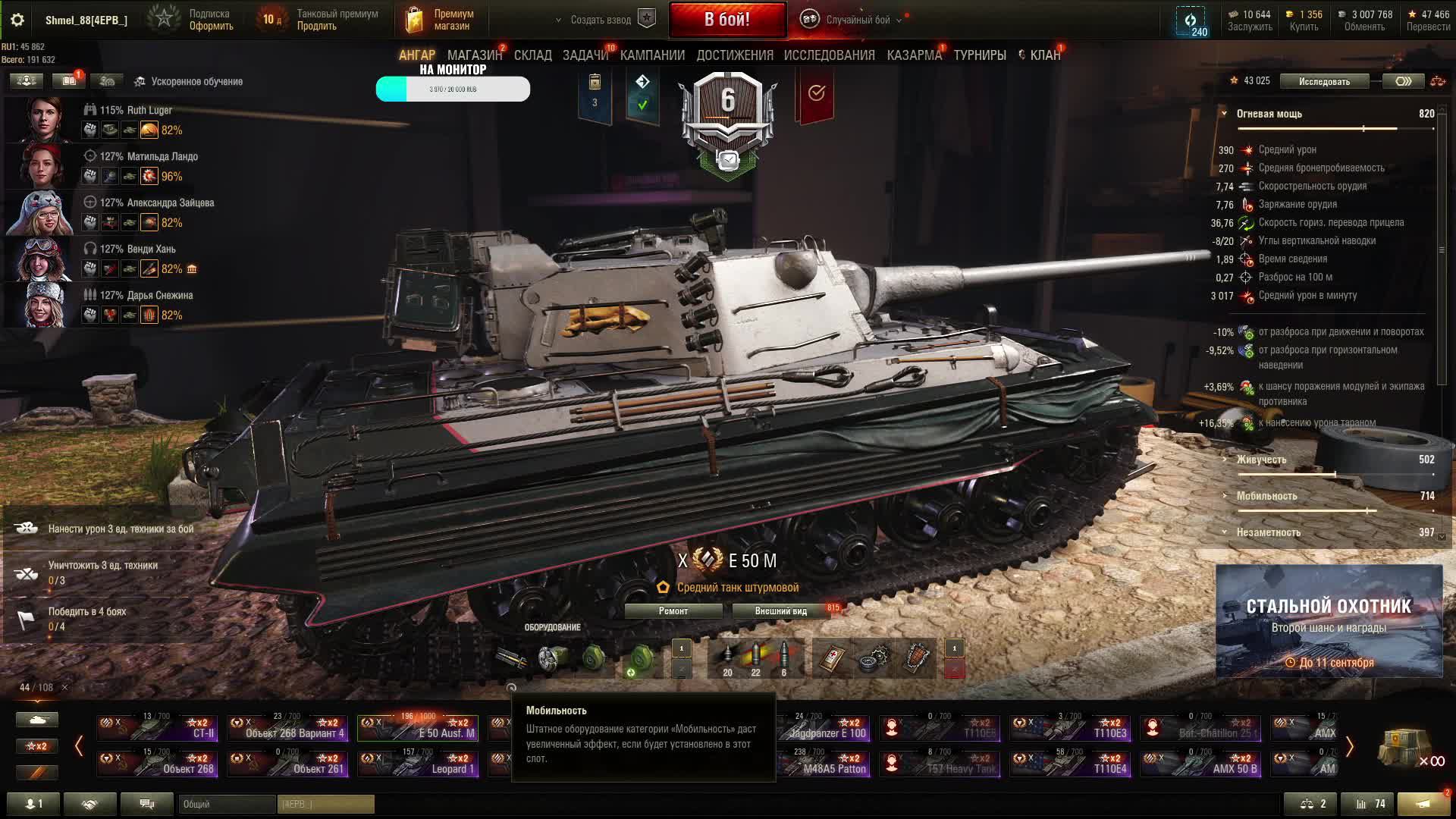
Task: Open the ИССЛЕДОВАНИЯ tab
Action: (829, 55)
